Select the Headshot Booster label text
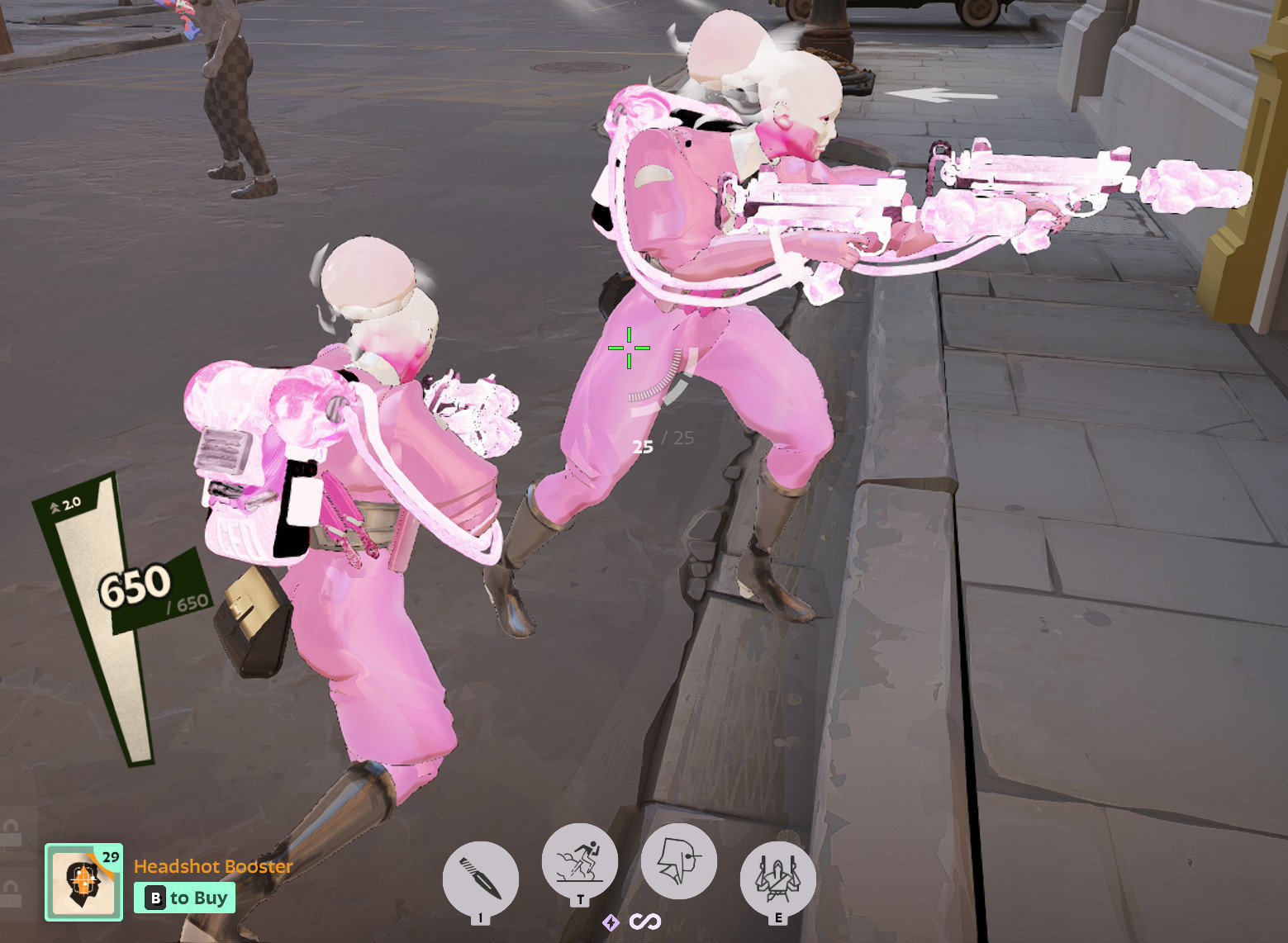The width and height of the screenshot is (1288, 943). [x=211, y=867]
